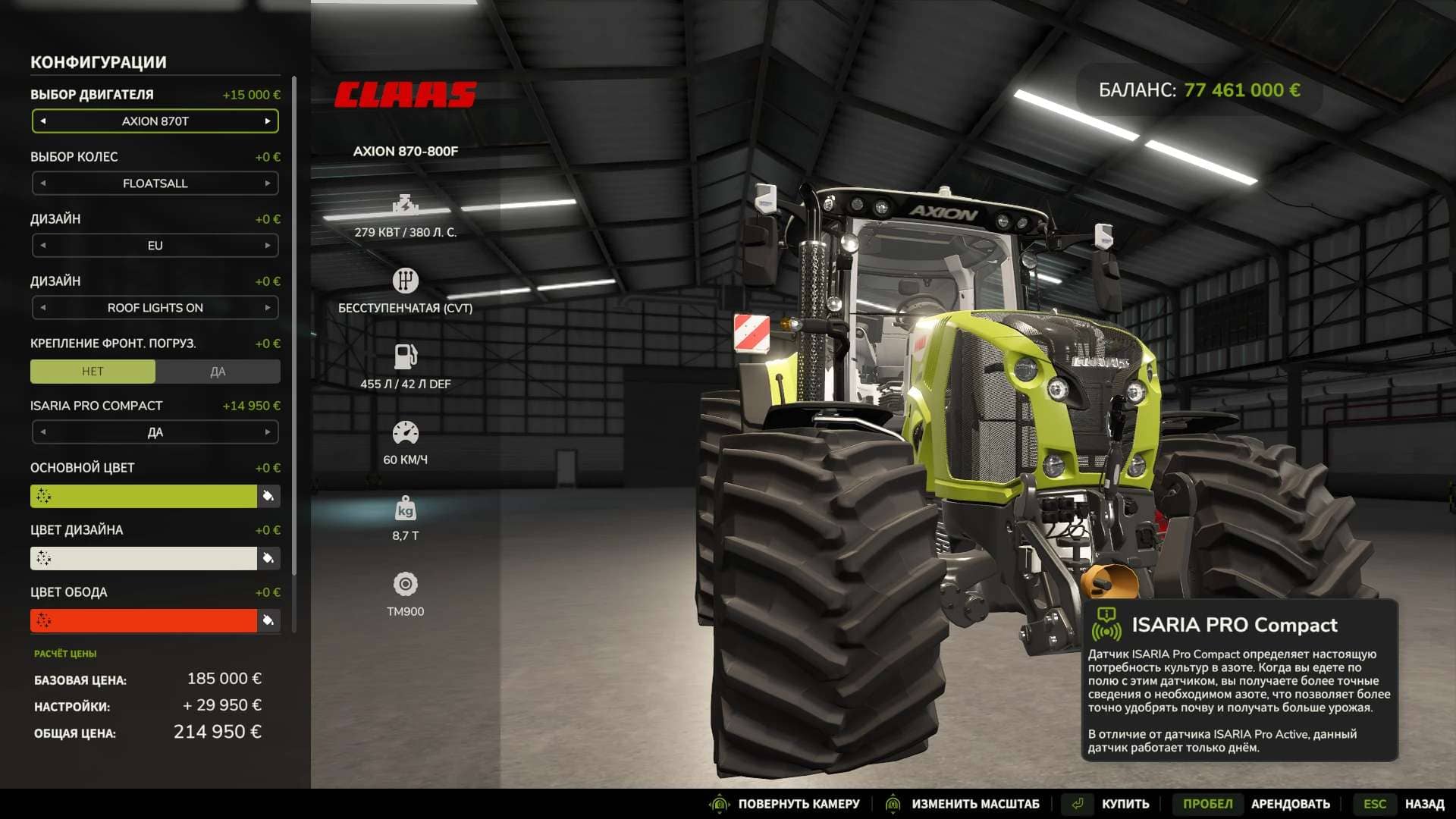This screenshot has height=819, width=1456.
Task: Click the engine specs icon showing 279 КВТ
Action: [406, 203]
